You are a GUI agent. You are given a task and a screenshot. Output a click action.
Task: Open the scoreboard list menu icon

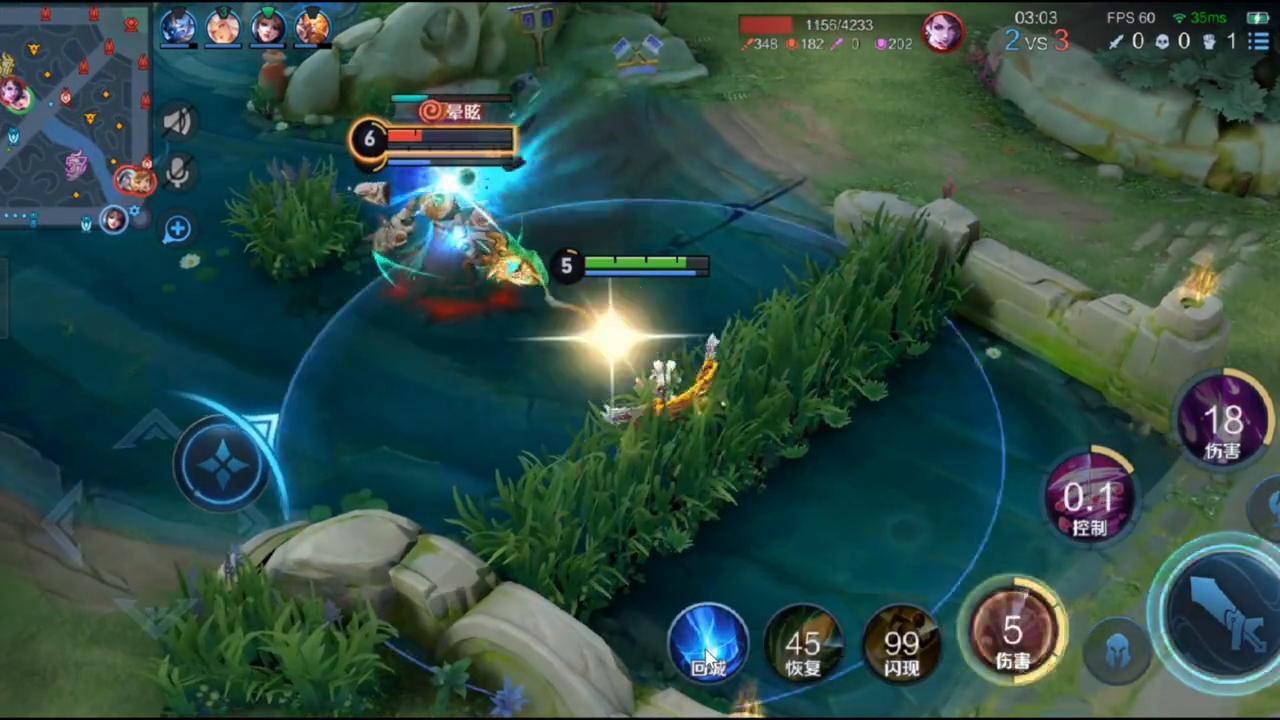click(x=1257, y=41)
